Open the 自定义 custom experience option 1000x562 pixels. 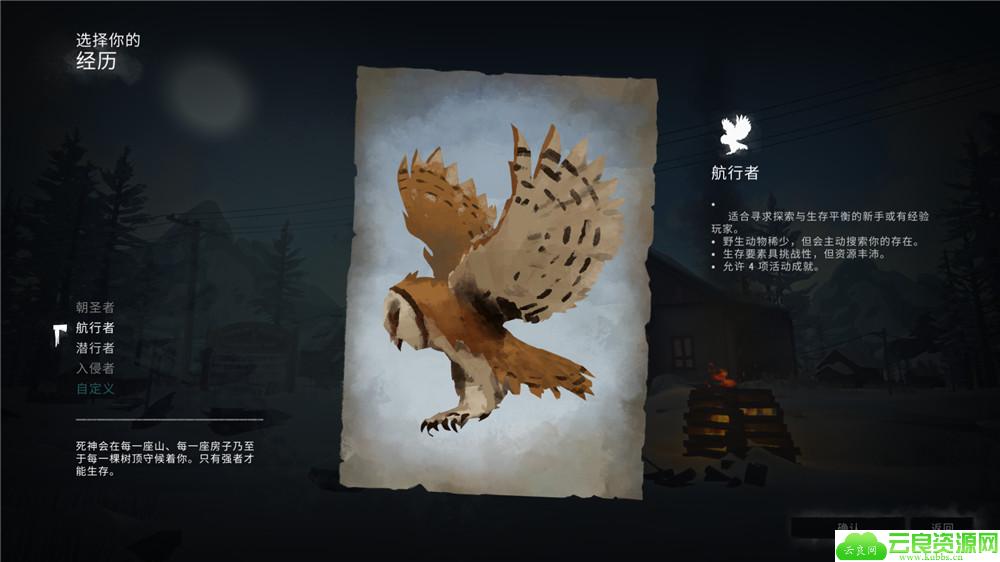pyautogui.click(x=95, y=388)
